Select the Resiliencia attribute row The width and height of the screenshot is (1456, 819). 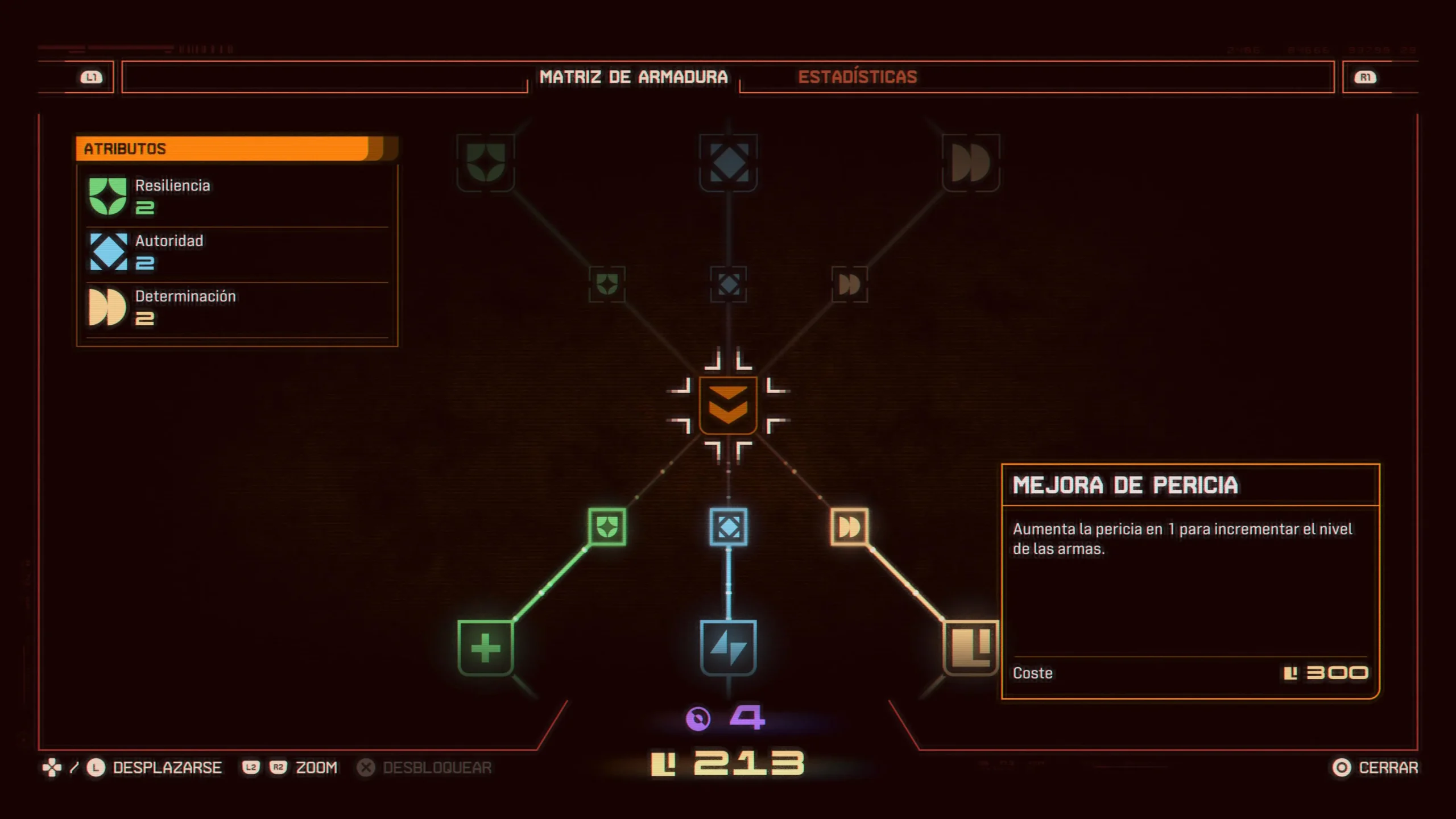237,196
